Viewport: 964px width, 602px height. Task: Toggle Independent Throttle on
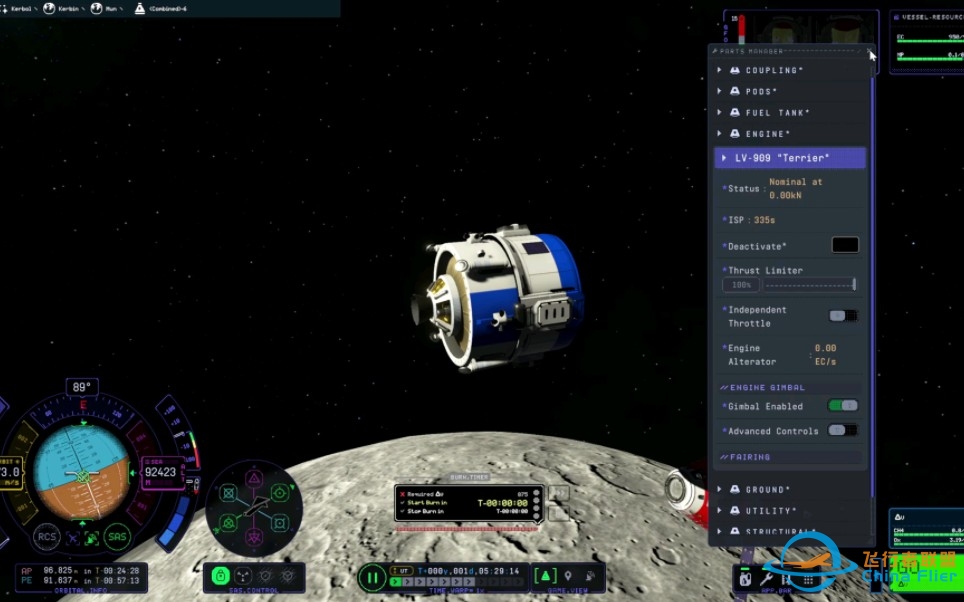click(x=843, y=316)
